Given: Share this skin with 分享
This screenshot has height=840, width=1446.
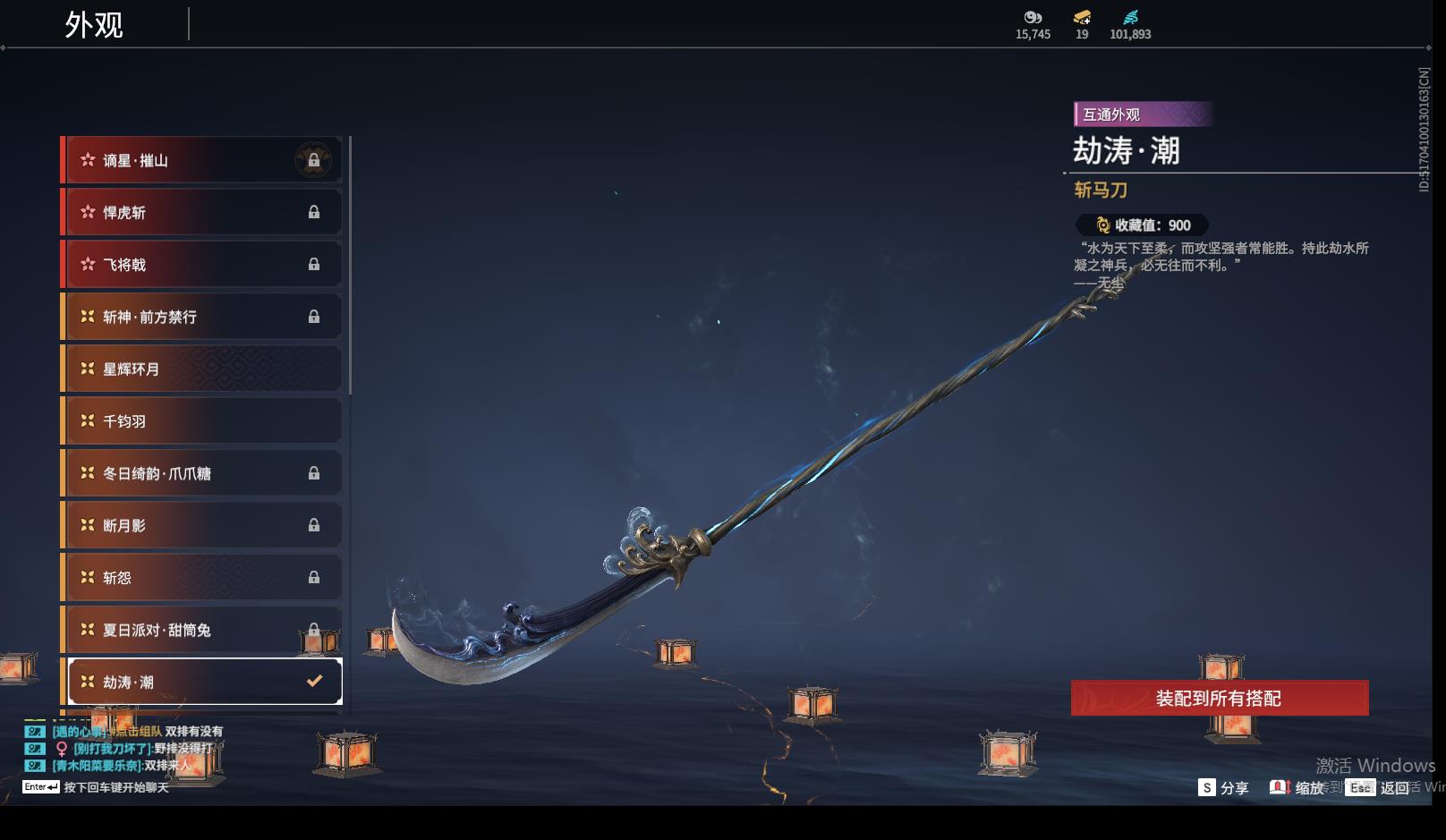Looking at the screenshot, I should [x=1223, y=788].
